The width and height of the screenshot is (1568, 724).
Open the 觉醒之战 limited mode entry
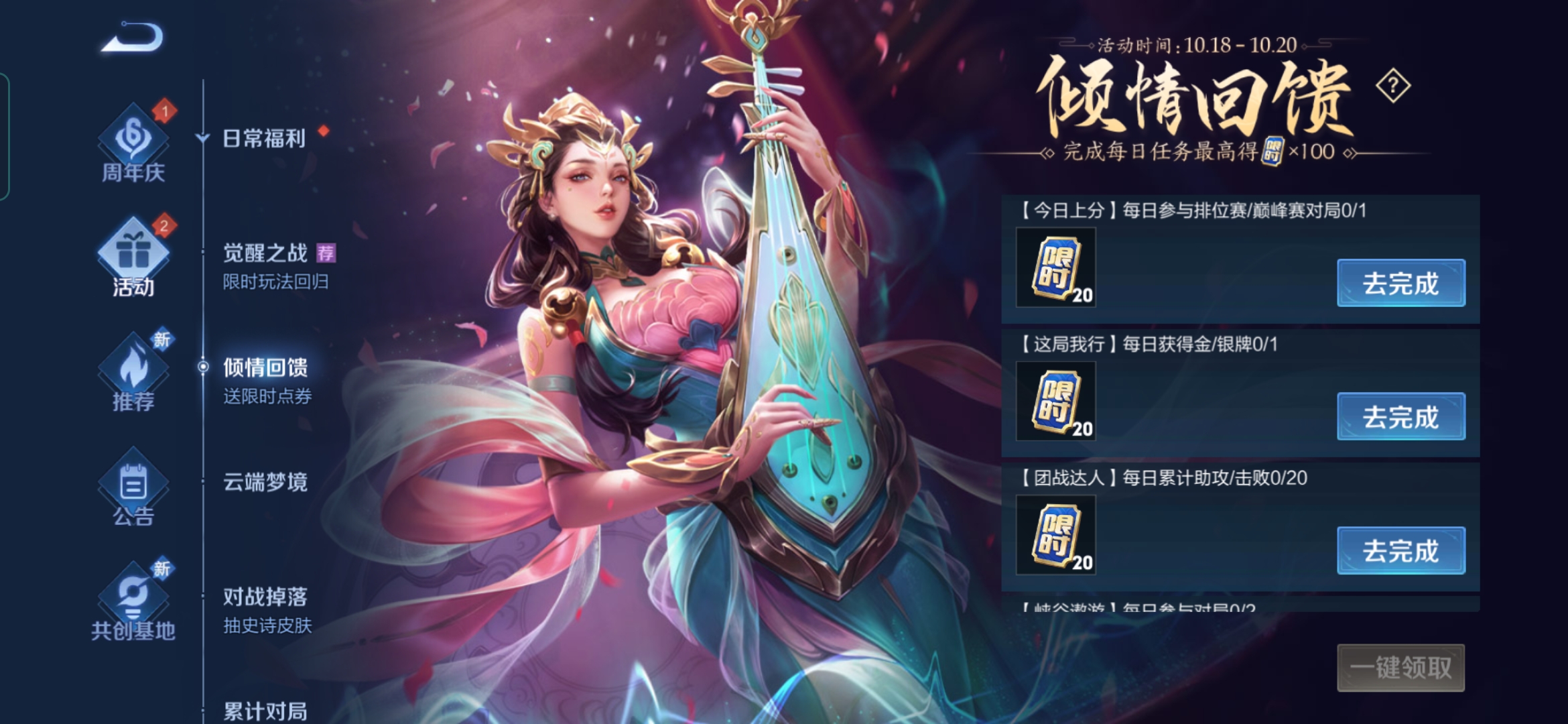(x=266, y=253)
